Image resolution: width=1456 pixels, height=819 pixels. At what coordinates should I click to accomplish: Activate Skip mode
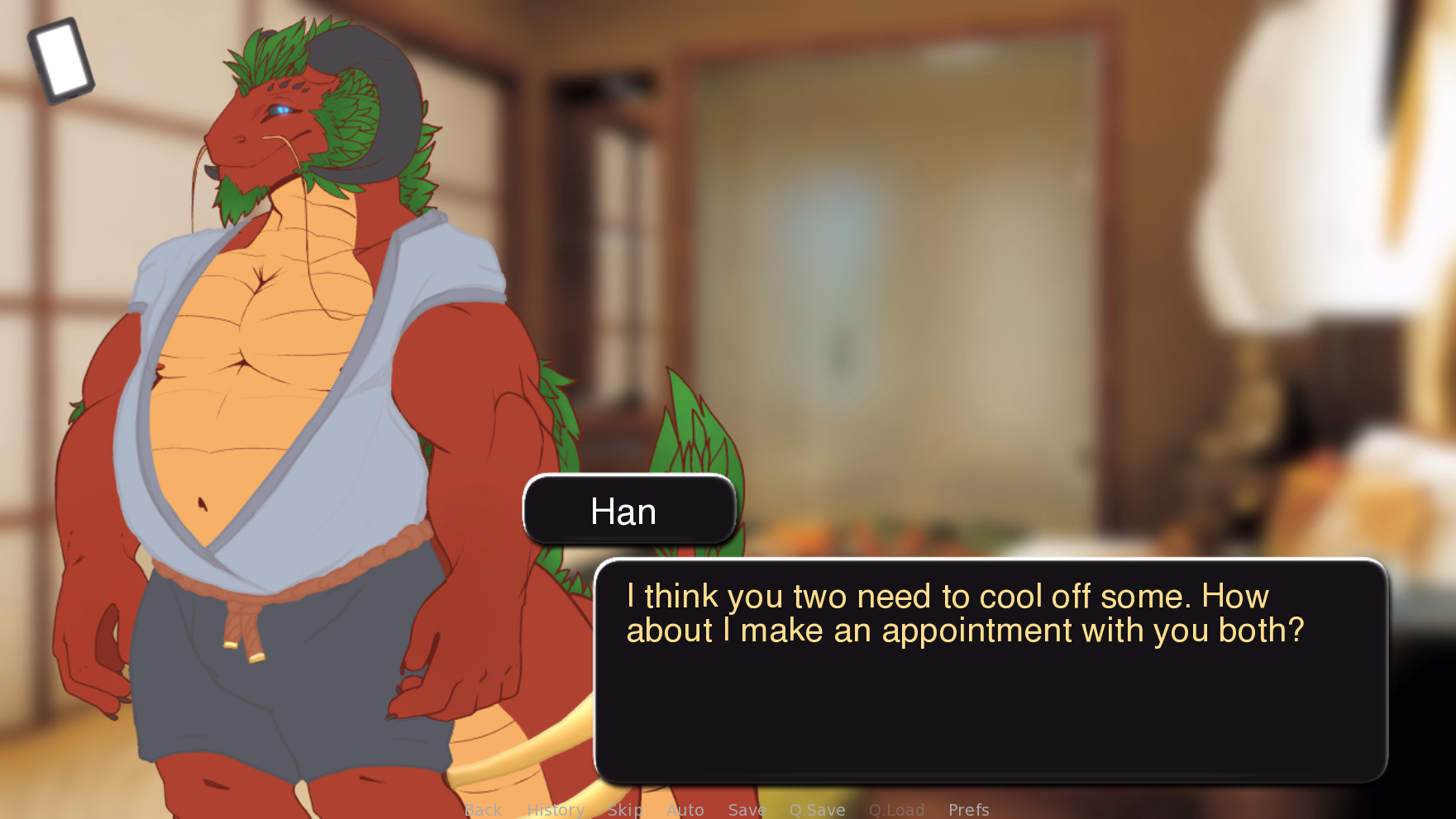coord(625,810)
